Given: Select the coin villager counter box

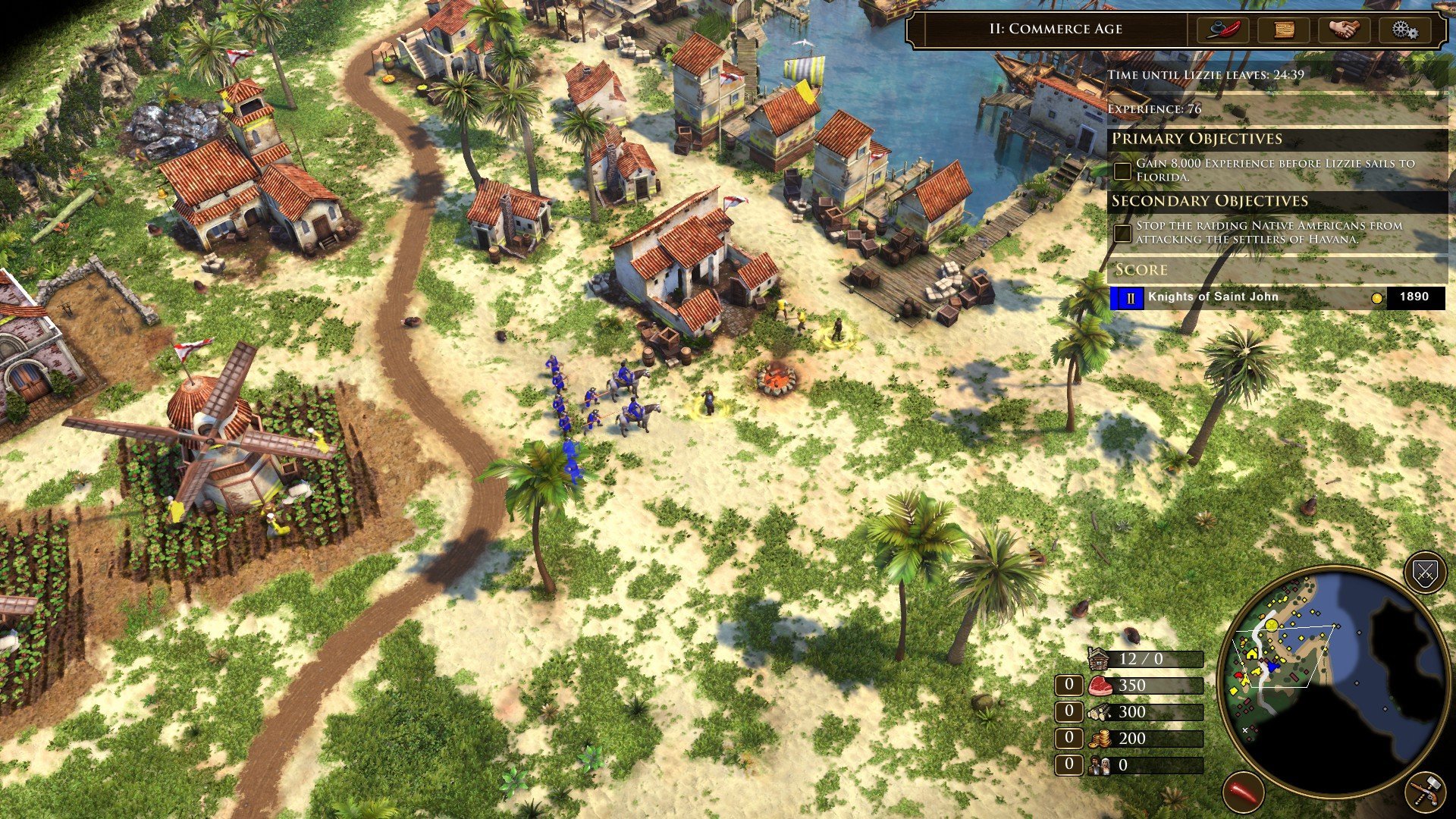Looking at the screenshot, I should coord(1069,738).
